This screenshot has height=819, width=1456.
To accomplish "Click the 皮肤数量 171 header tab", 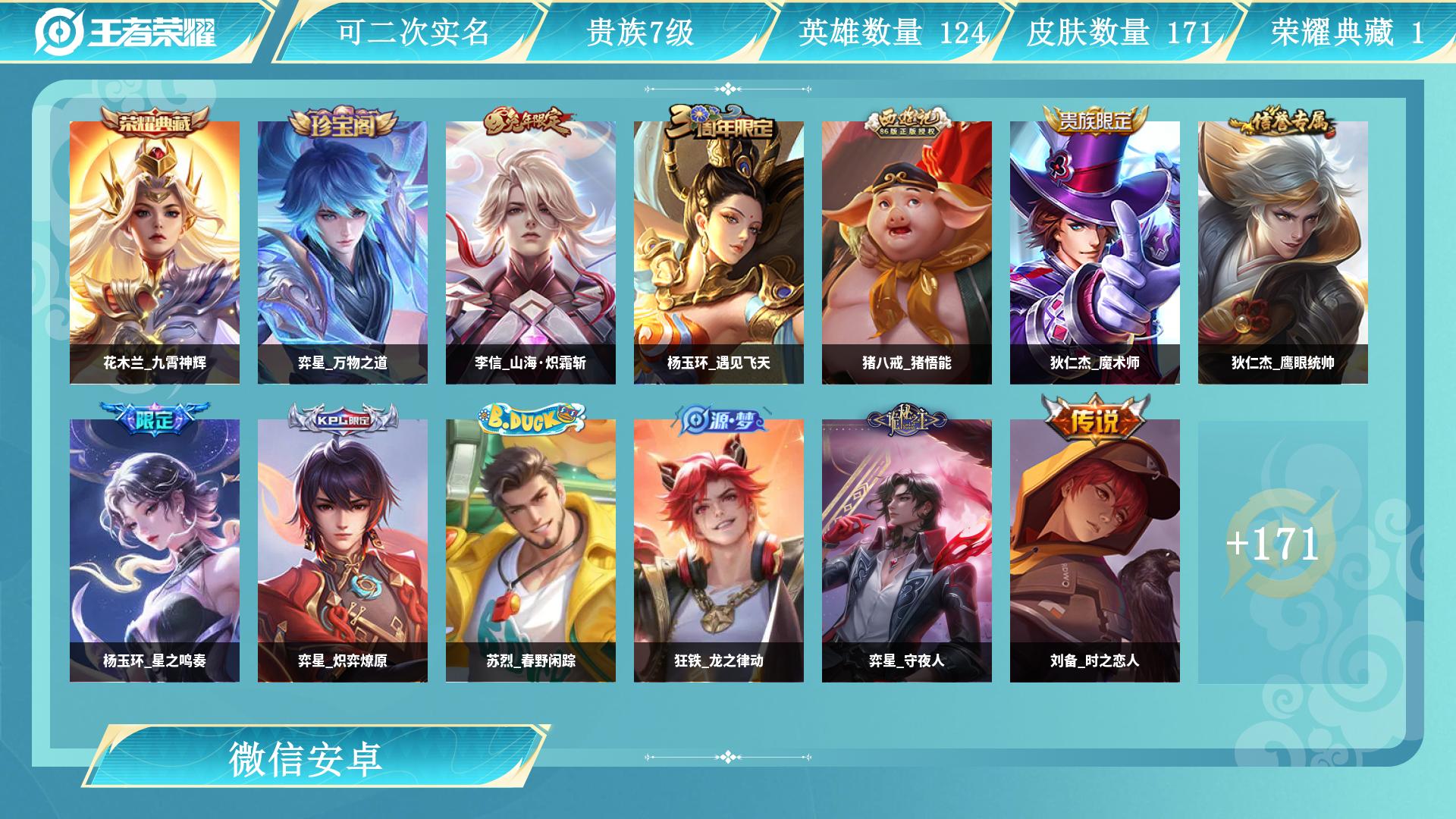I will tap(1119, 32).
